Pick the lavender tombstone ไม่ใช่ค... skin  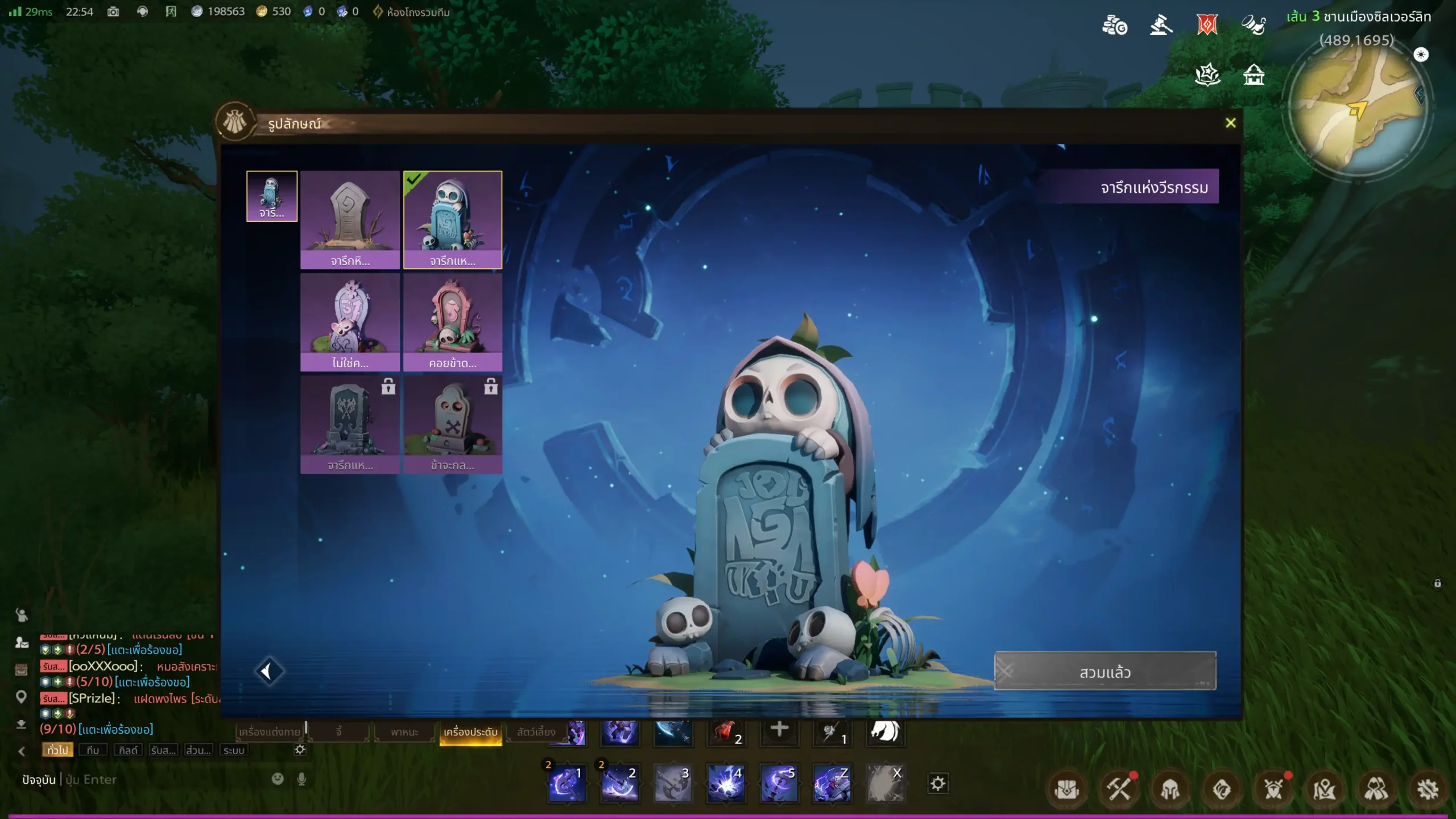coord(350,321)
